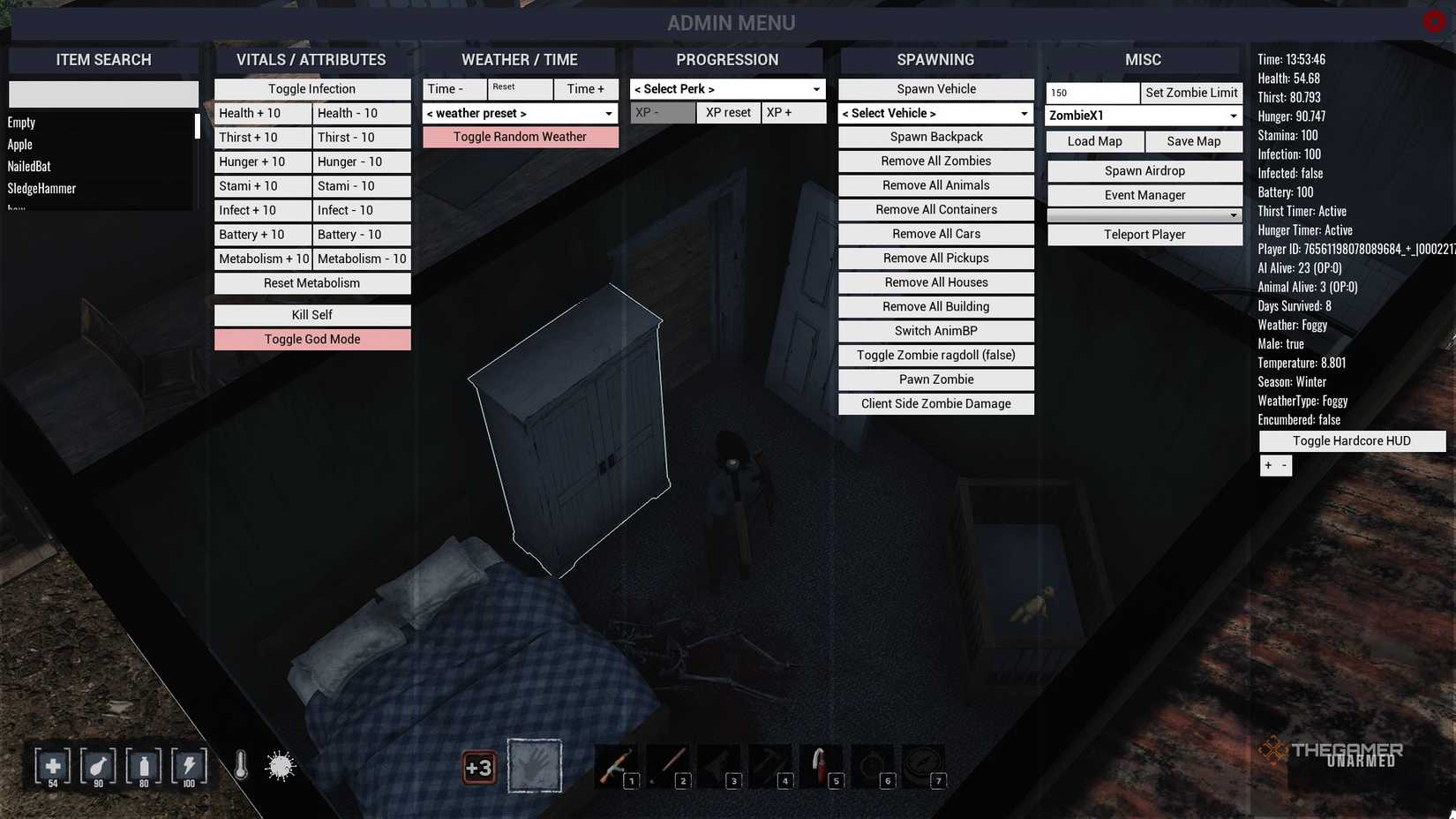Open the Select Vehicle dropdown
Viewport: 1456px width, 819px height.
(935, 113)
